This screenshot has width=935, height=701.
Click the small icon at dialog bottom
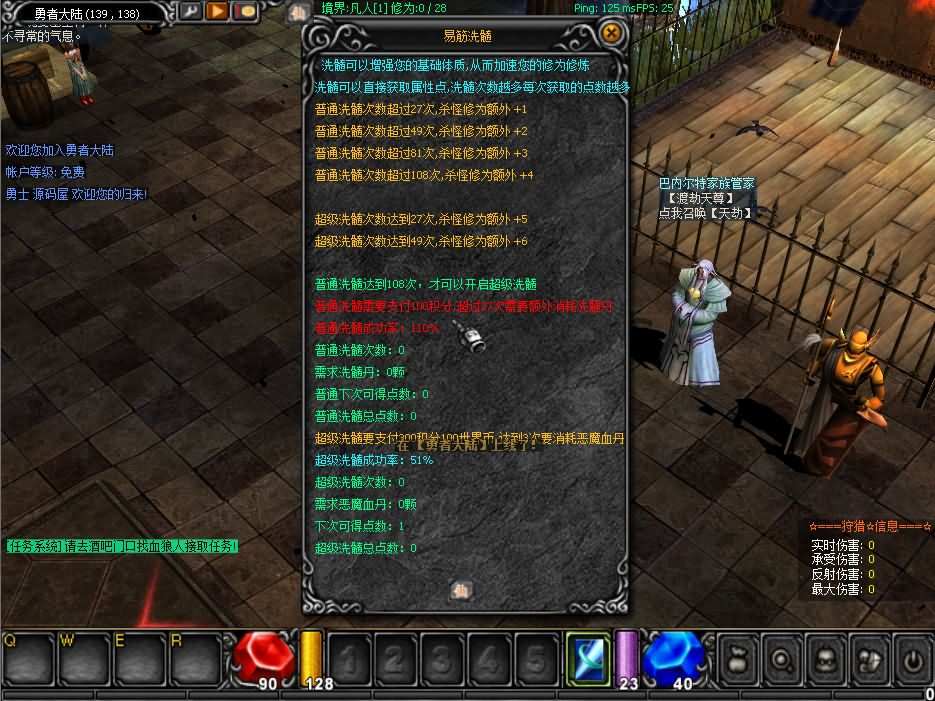click(461, 590)
